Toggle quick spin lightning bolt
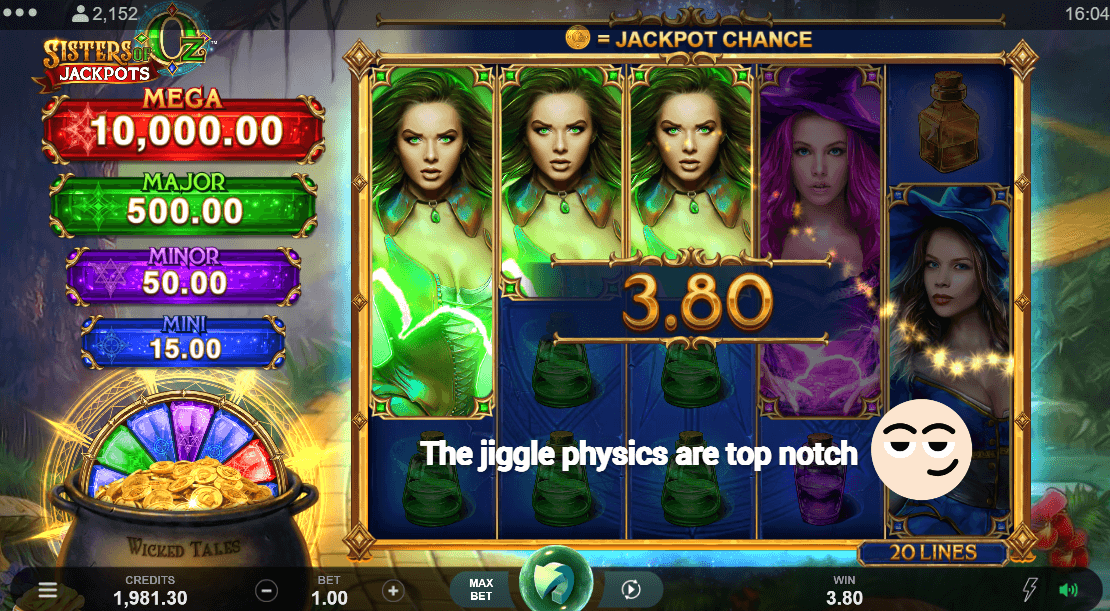This screenshot has width=1110, height=611. click(1030, 590)
